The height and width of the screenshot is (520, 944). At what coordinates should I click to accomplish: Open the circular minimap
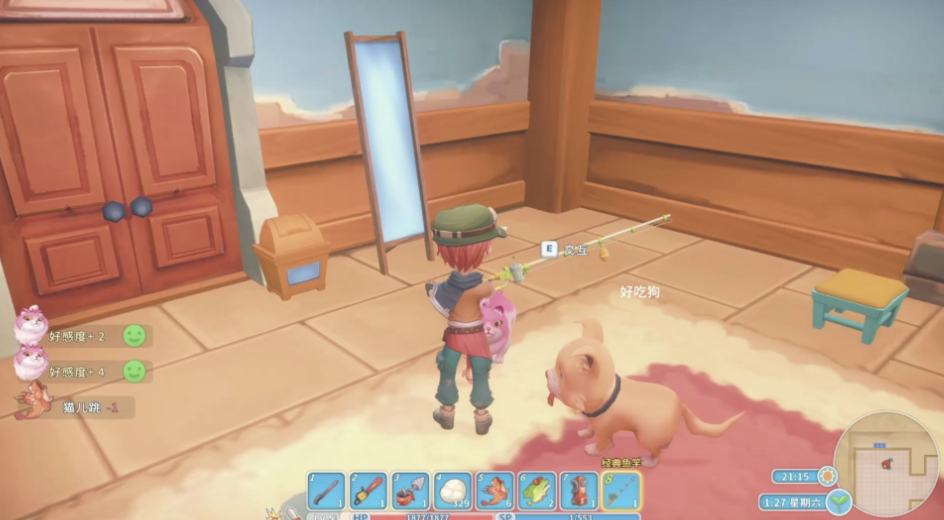(x=888, y=463)
